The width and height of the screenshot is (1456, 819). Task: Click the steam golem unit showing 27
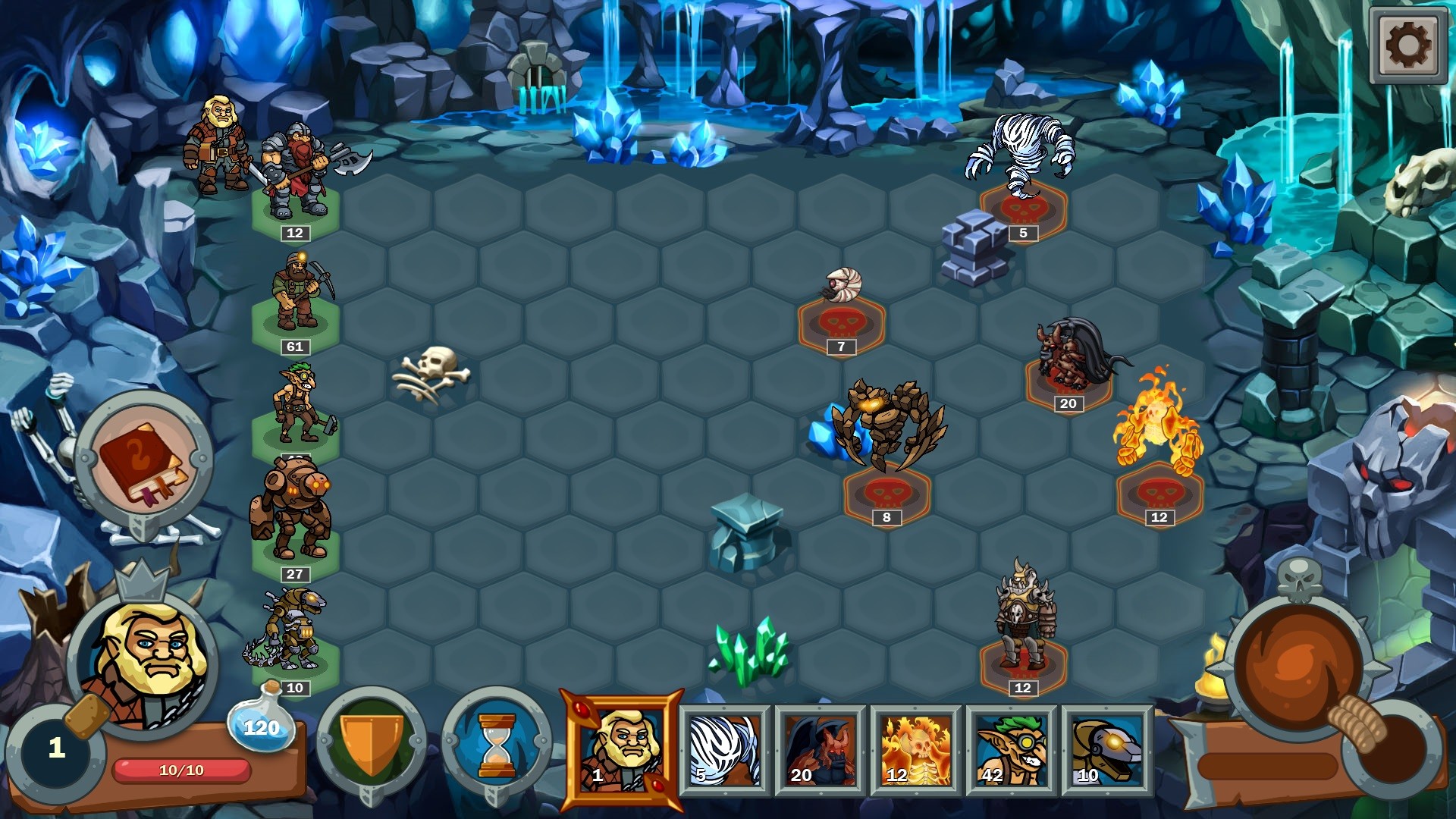point(296,508)
